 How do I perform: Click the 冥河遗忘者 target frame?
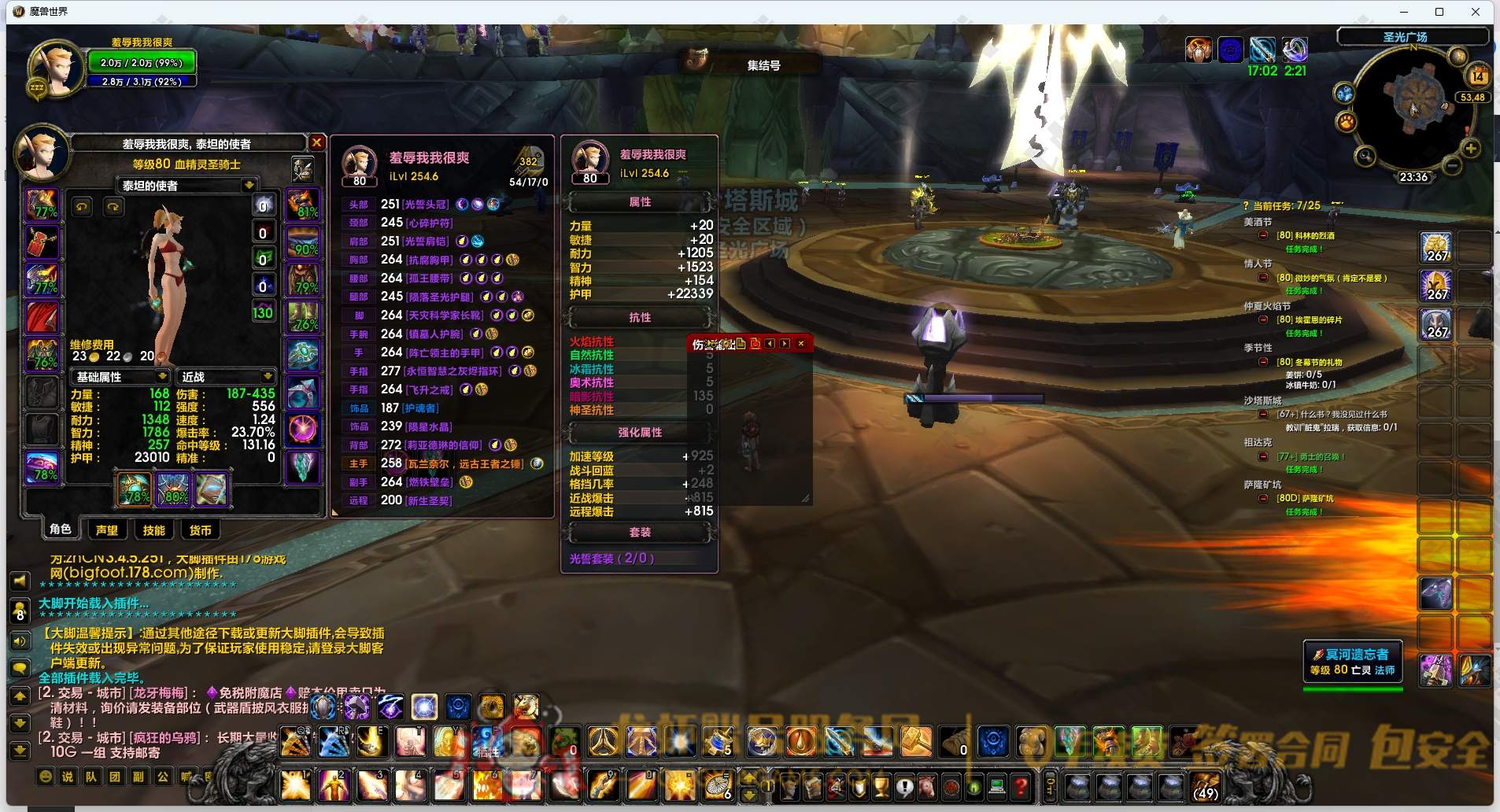pos(1352,661)
